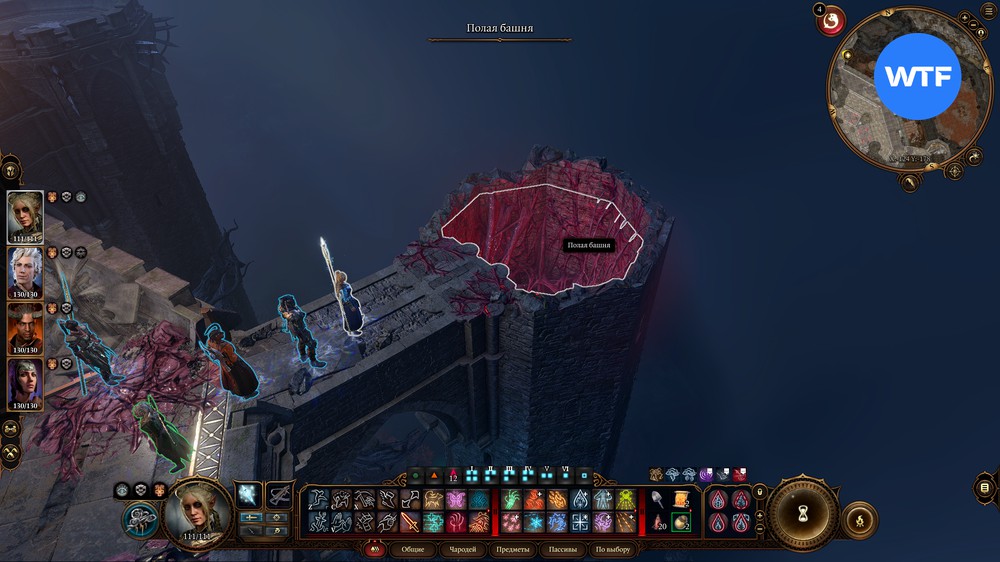Switch to the По выбору tab
Viewport: 1000px width, 562px height.
click(x=613, y=550)
